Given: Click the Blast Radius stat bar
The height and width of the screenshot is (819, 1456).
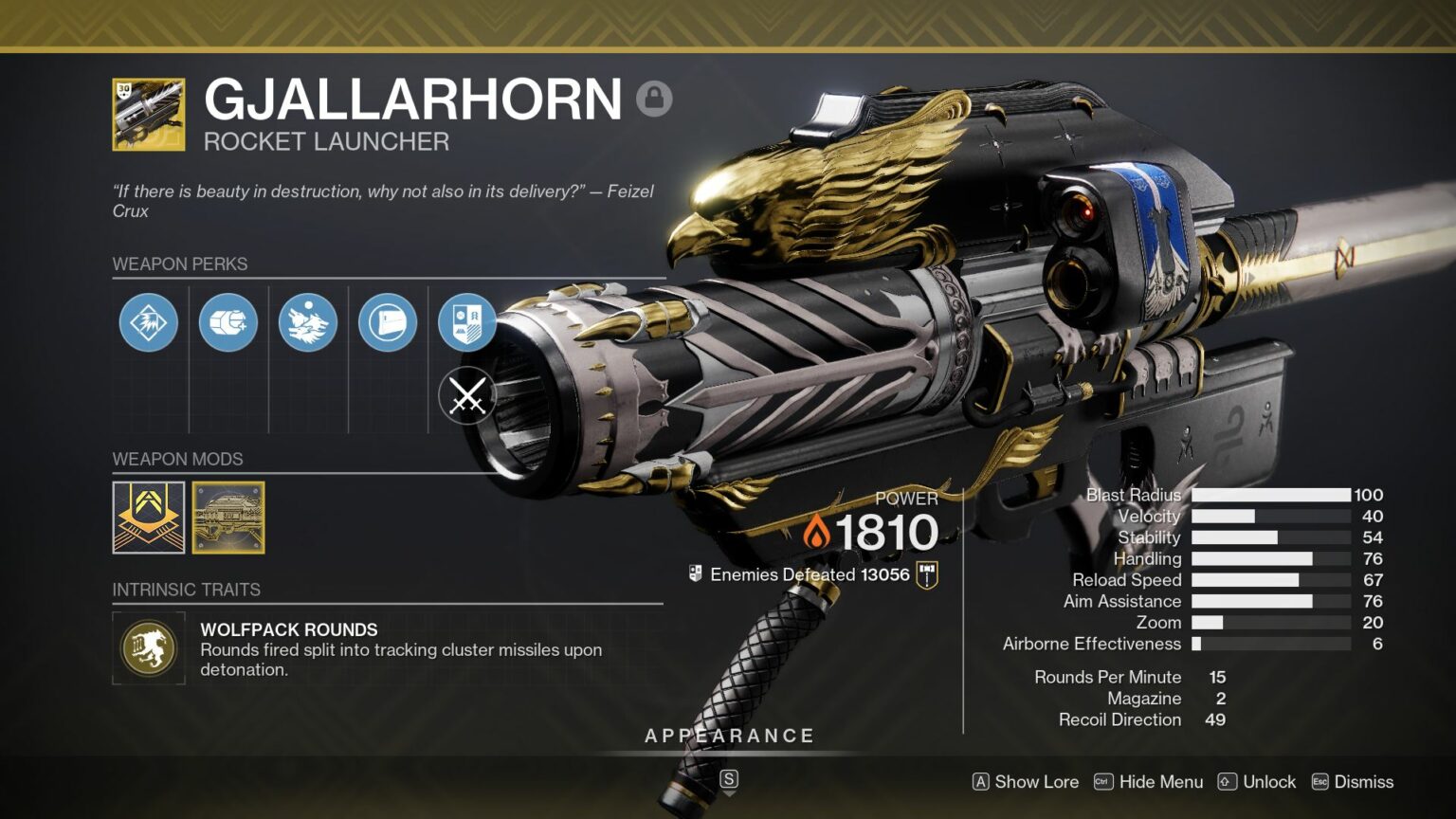Looking at the screenshot, I should 1271,495.
